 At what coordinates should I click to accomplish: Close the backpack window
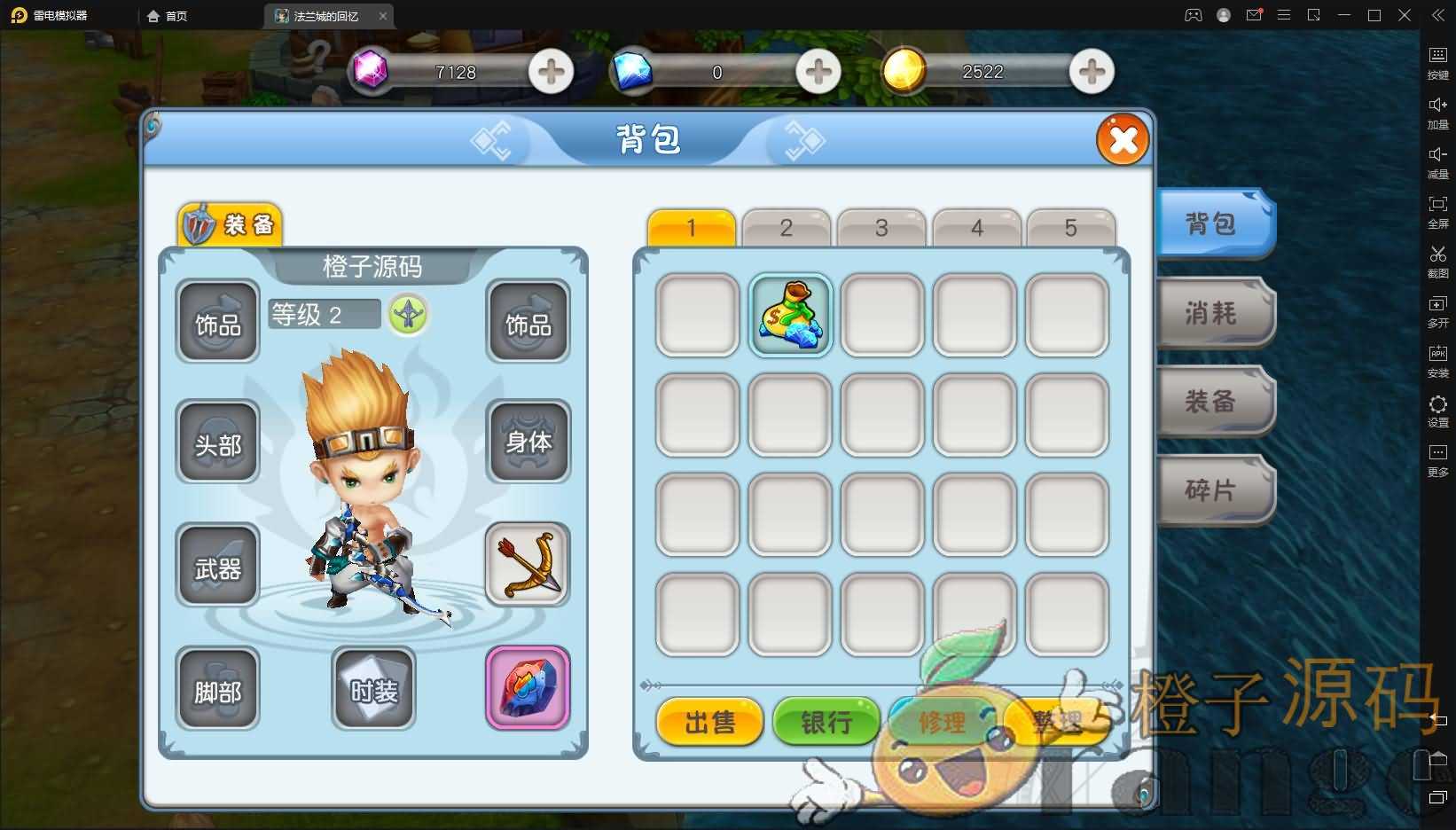[1123, 140]
